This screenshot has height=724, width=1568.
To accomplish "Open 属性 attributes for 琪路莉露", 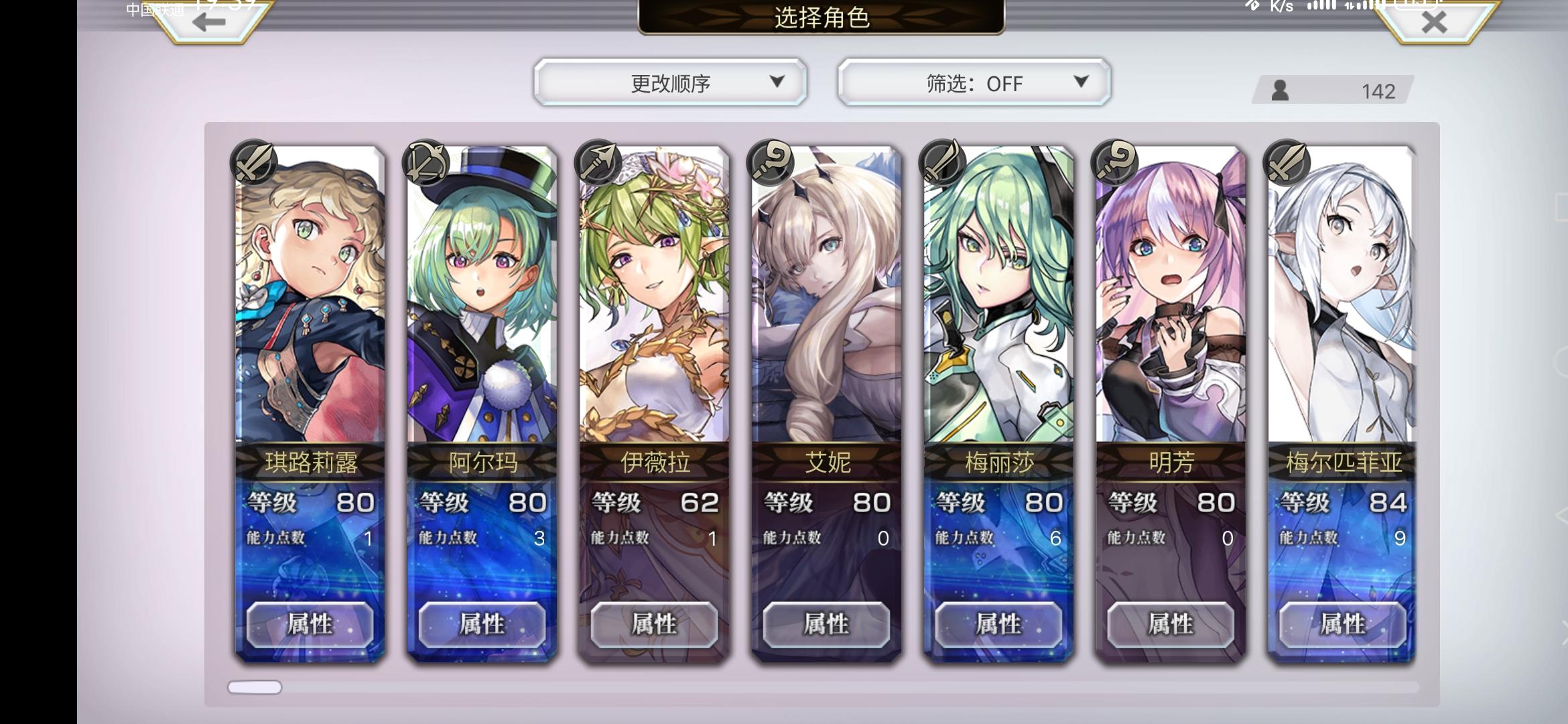I will coord(310,624).
